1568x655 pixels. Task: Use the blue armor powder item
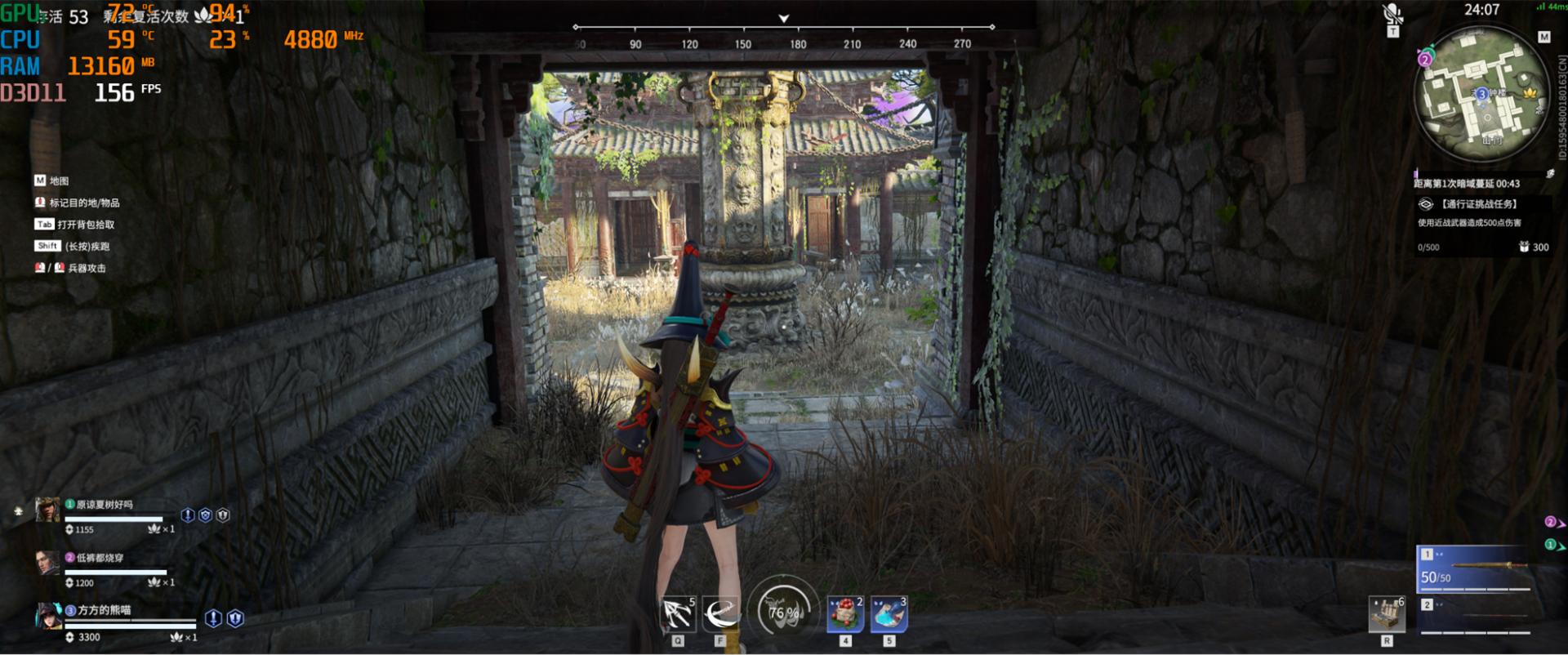click(x=889, y=614)
